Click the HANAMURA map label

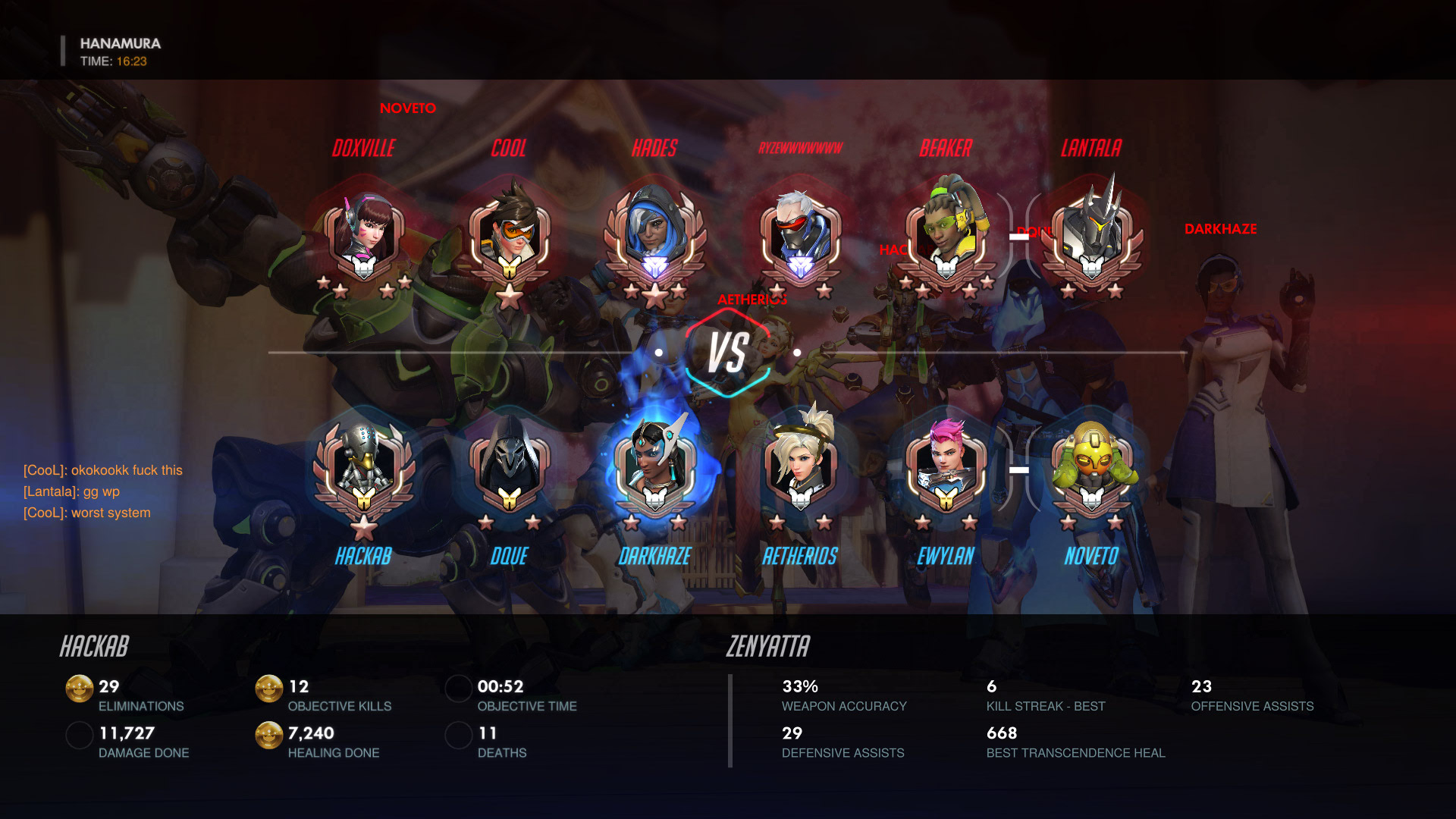pos(120,44)
